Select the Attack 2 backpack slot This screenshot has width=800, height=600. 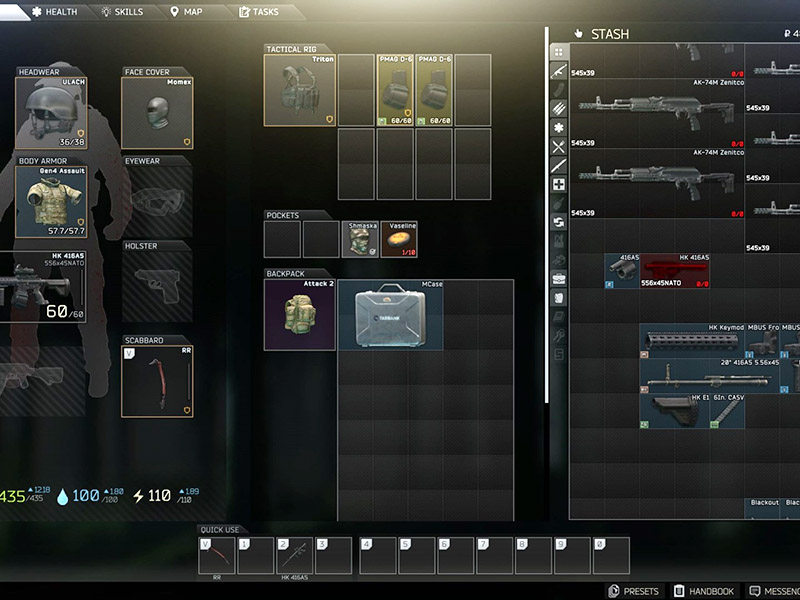pyautogui.click(x=299, y=315)
